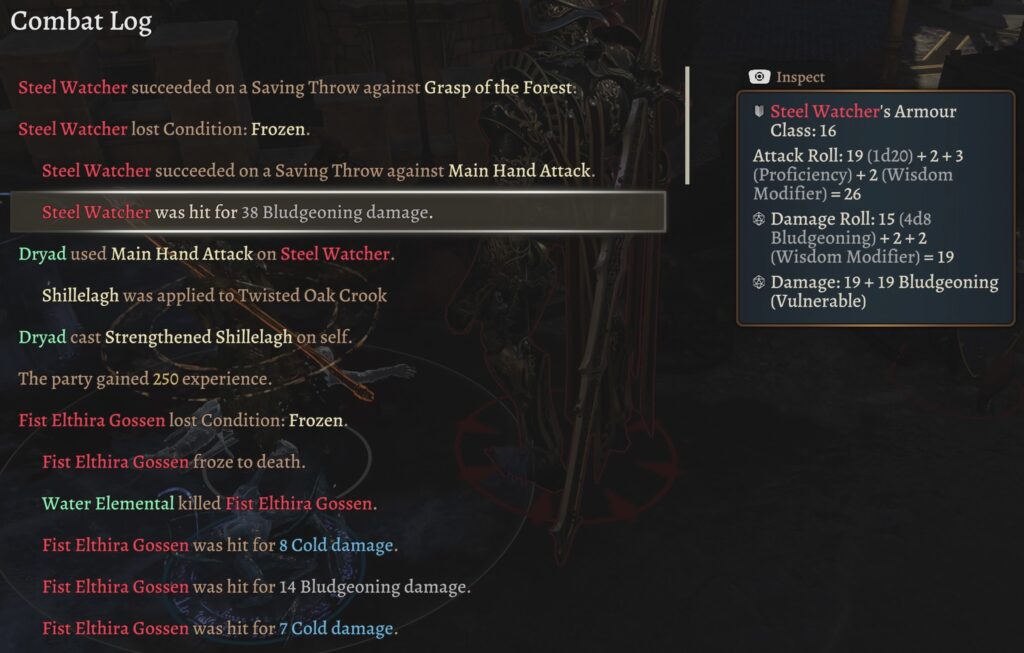Viewport: 1024px width, 653px height.
Task: Choose the saving throw against Main Hand Attack entry
Action: 318,171
